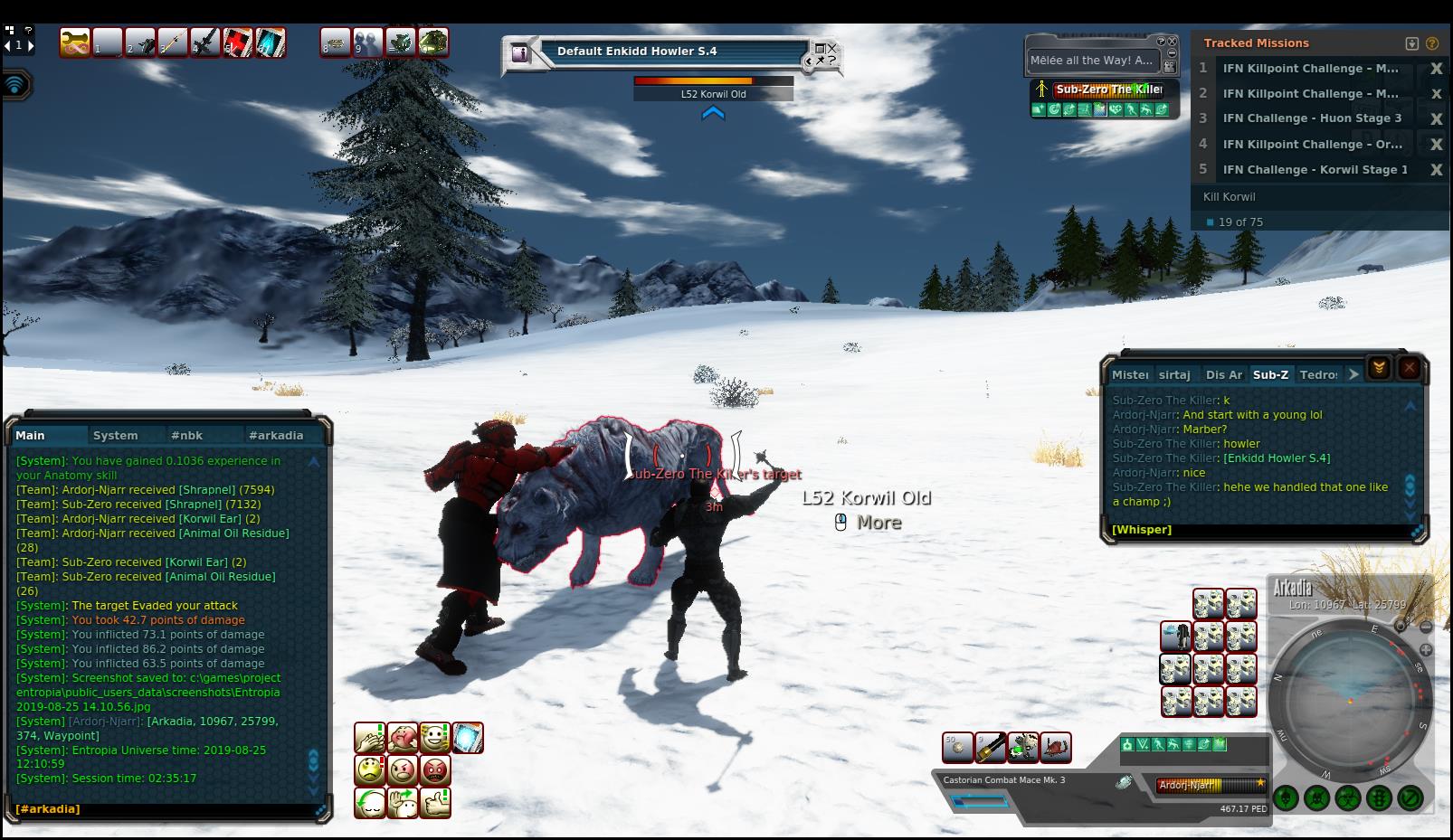Close the whisper chat window
Viewport: 1453px width, 840px height.
point(1409,367)
